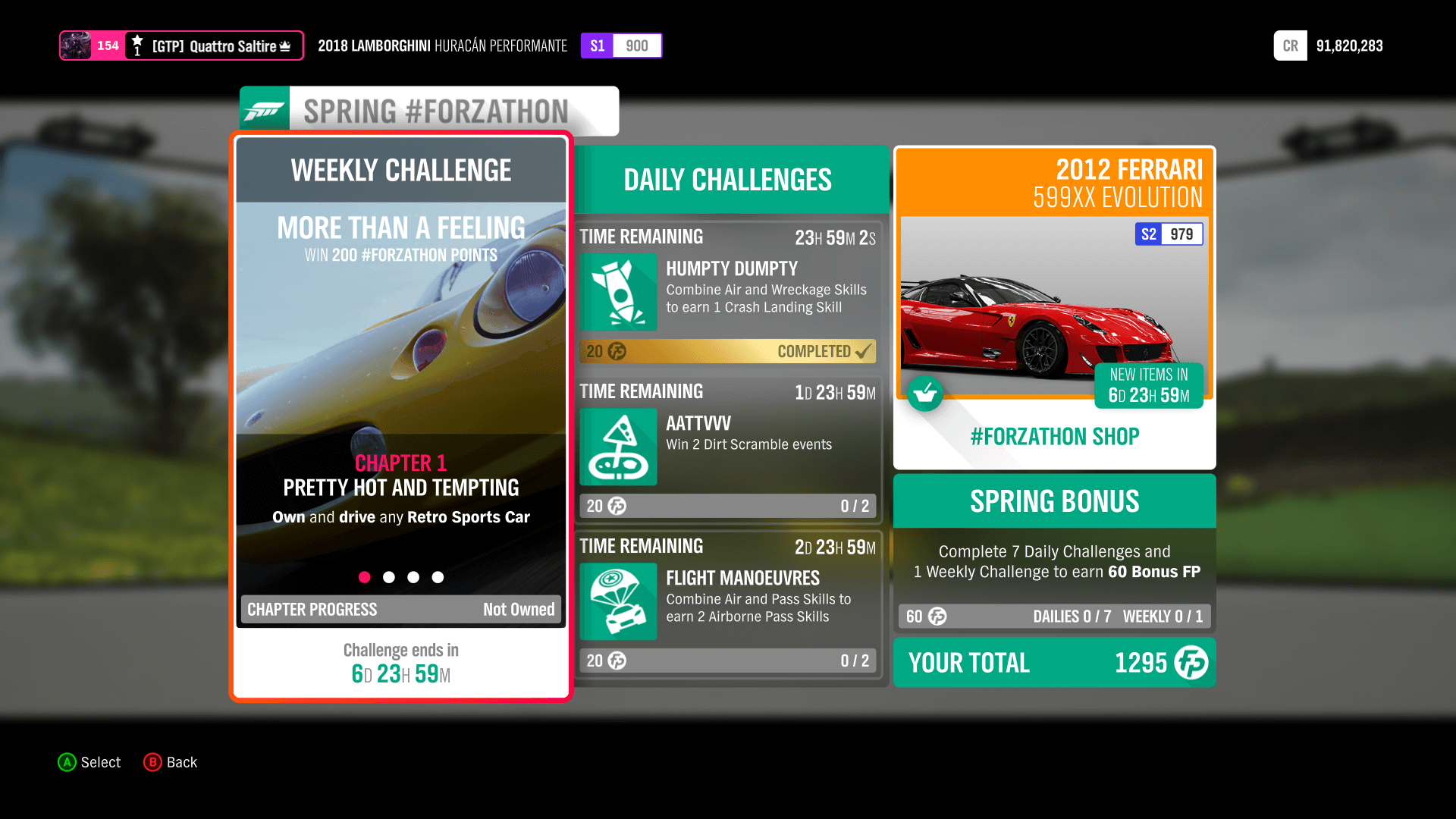
Task: Click the FP icon next to Your Total
Action: tap(1191, 662)
